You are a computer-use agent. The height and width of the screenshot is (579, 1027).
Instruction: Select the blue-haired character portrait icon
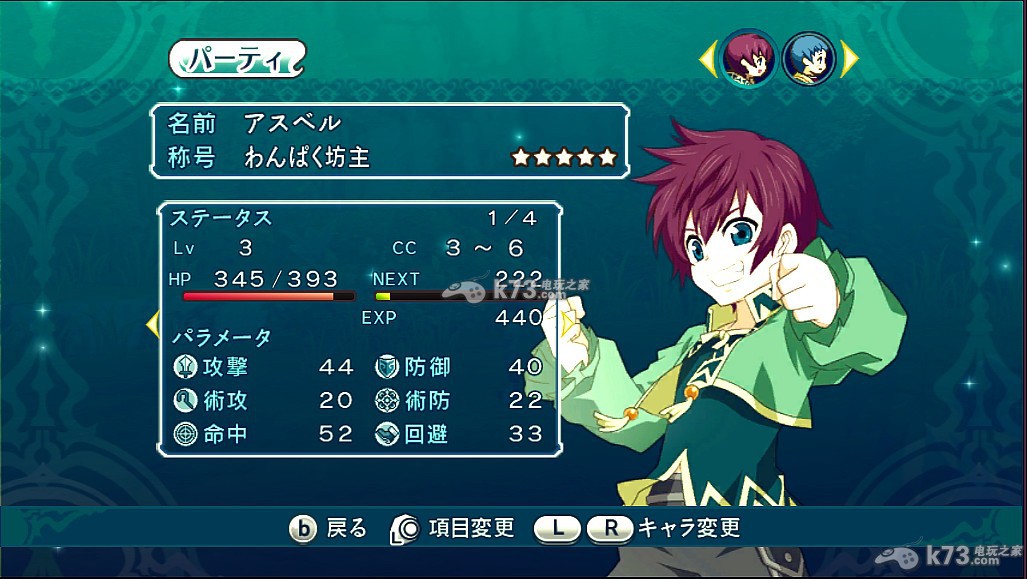[x=809, y=60]
